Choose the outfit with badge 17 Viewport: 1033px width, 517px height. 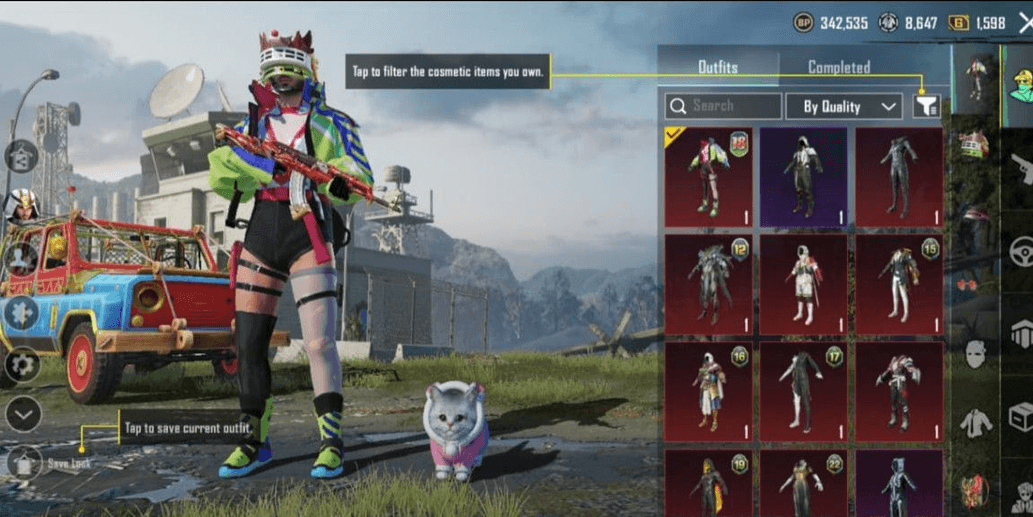[x=803, y=391]
